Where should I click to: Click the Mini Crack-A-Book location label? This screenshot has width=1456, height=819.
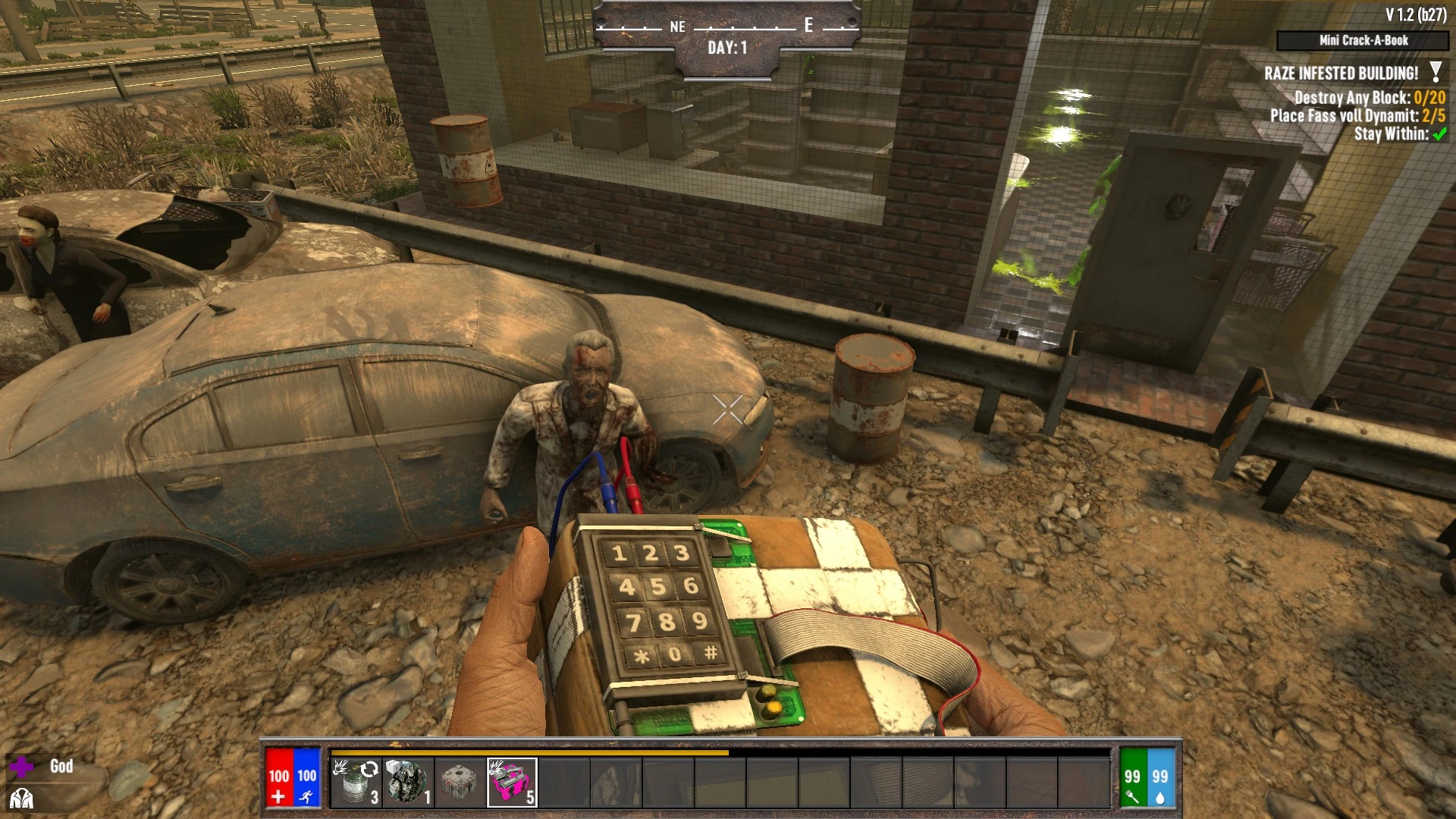[x=1363, y=40]
